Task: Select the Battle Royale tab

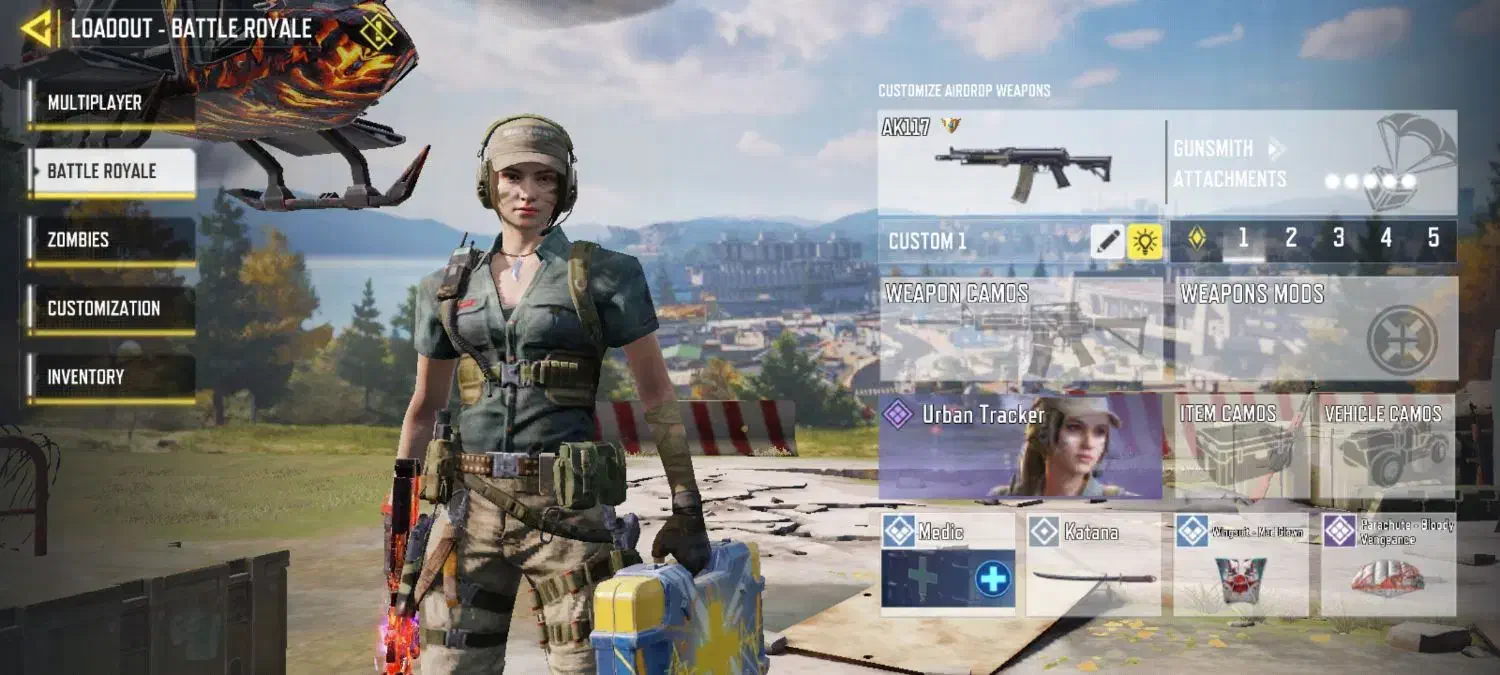Action: [110, 171]
